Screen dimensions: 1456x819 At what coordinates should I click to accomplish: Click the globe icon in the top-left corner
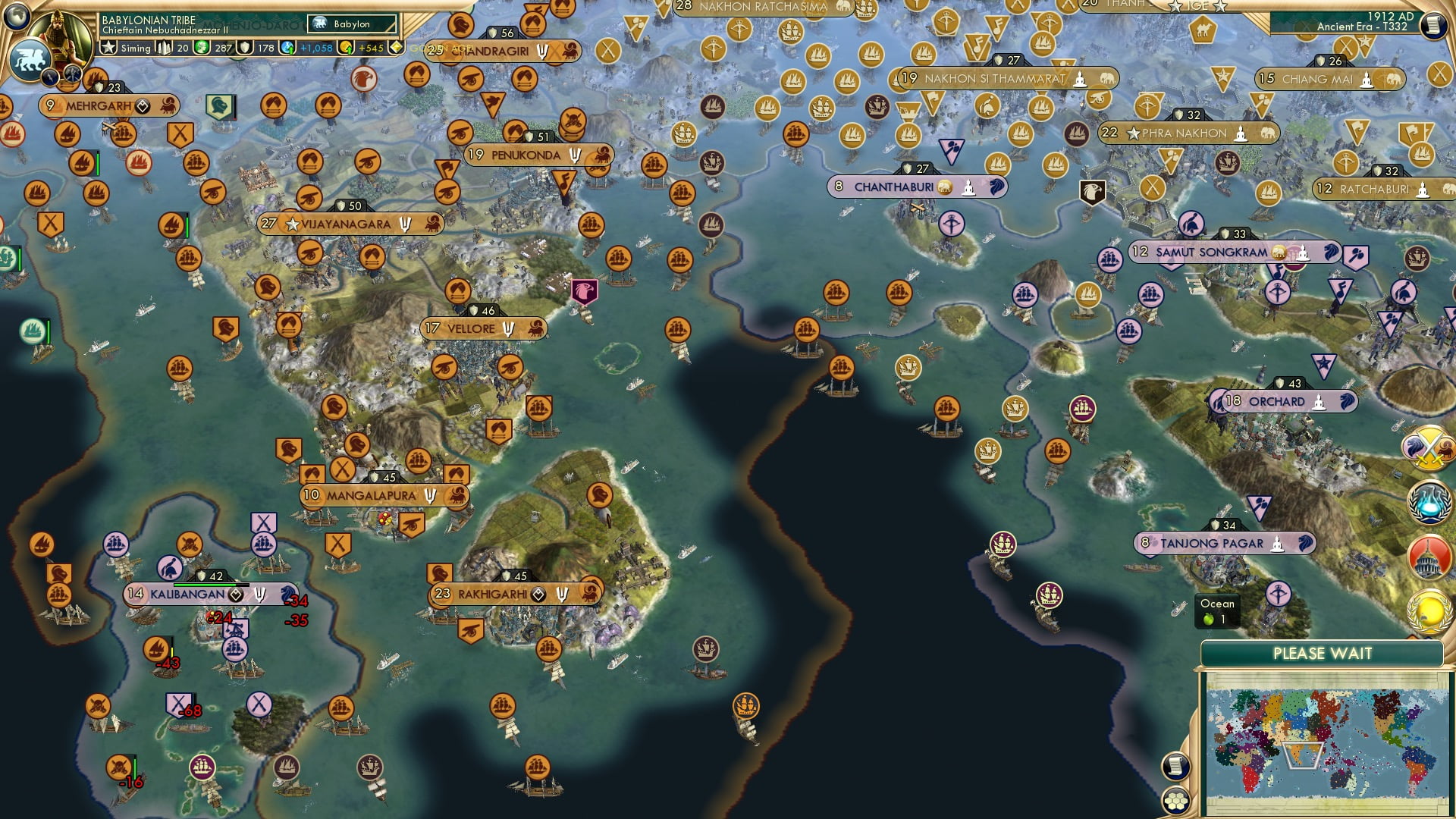(x=17, y=17)
